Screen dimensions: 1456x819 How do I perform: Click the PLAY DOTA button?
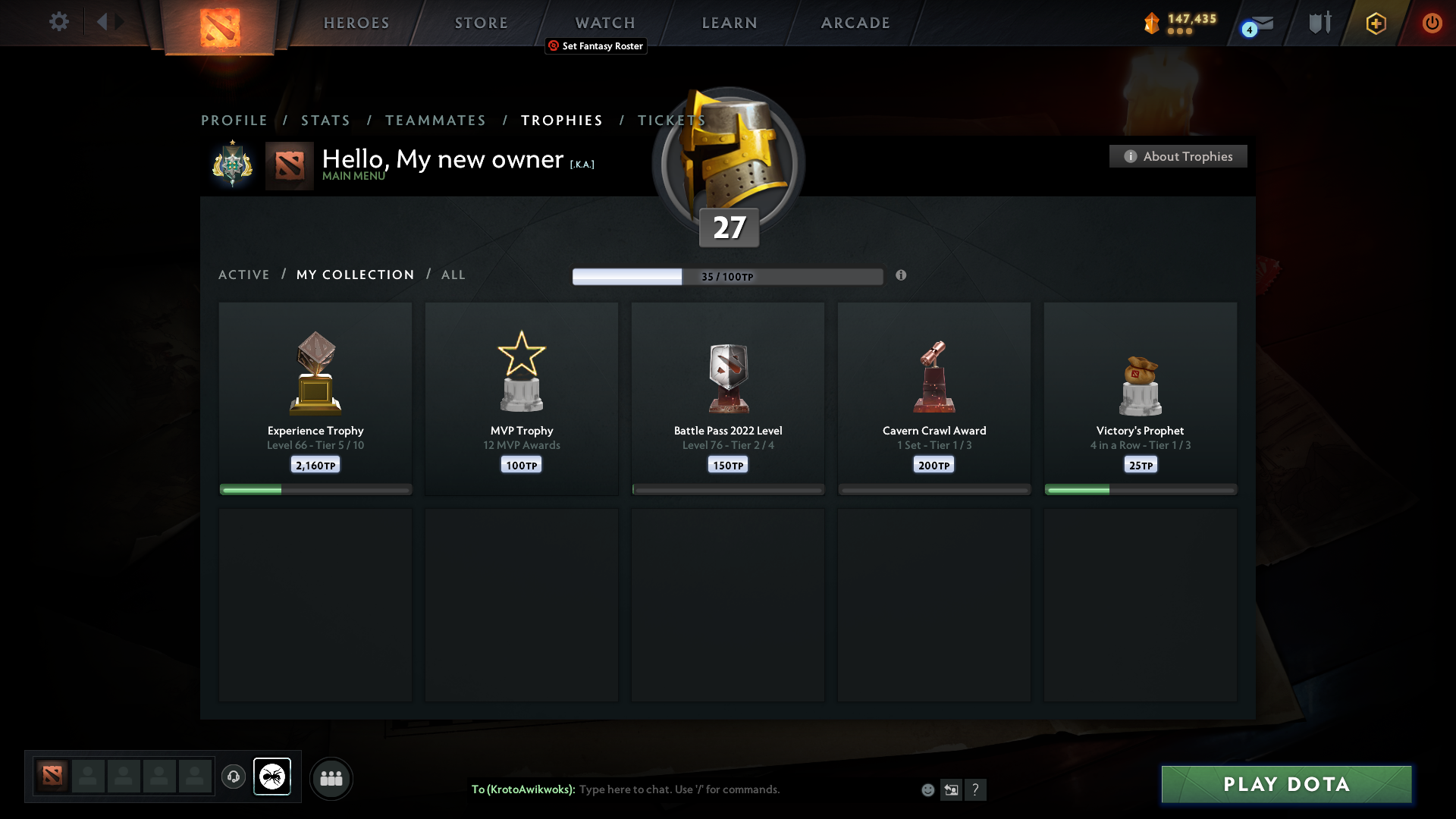1286,784
